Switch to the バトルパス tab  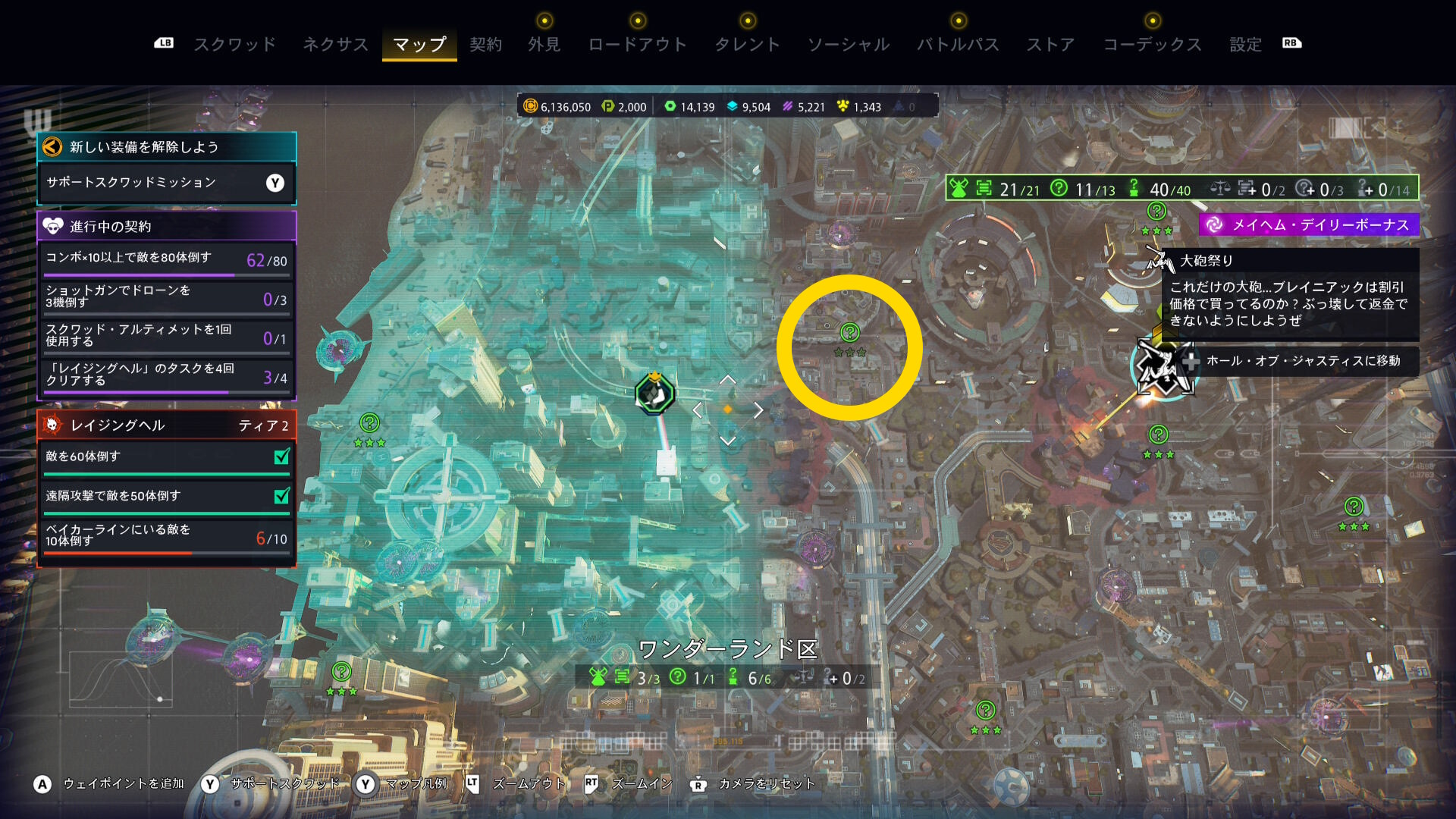tap(958, 45)
